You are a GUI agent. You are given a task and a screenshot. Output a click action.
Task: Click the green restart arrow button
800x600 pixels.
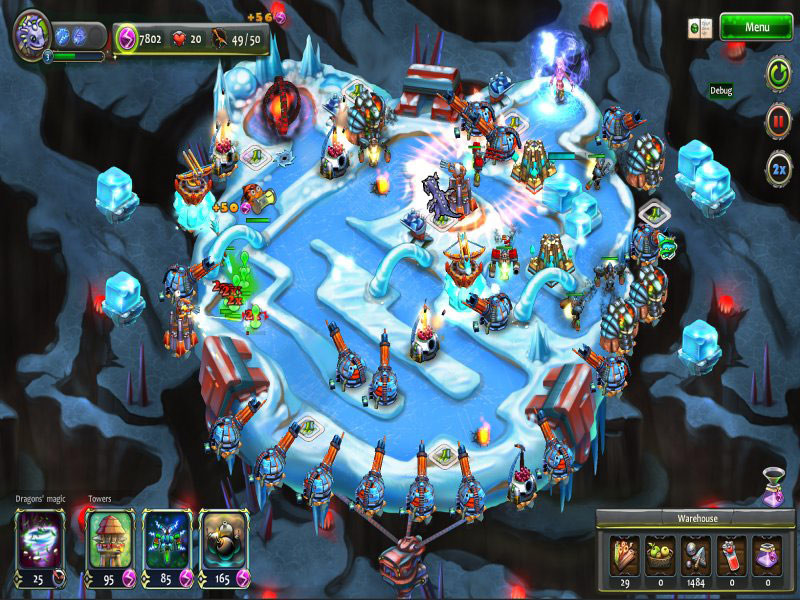[778, 73]
